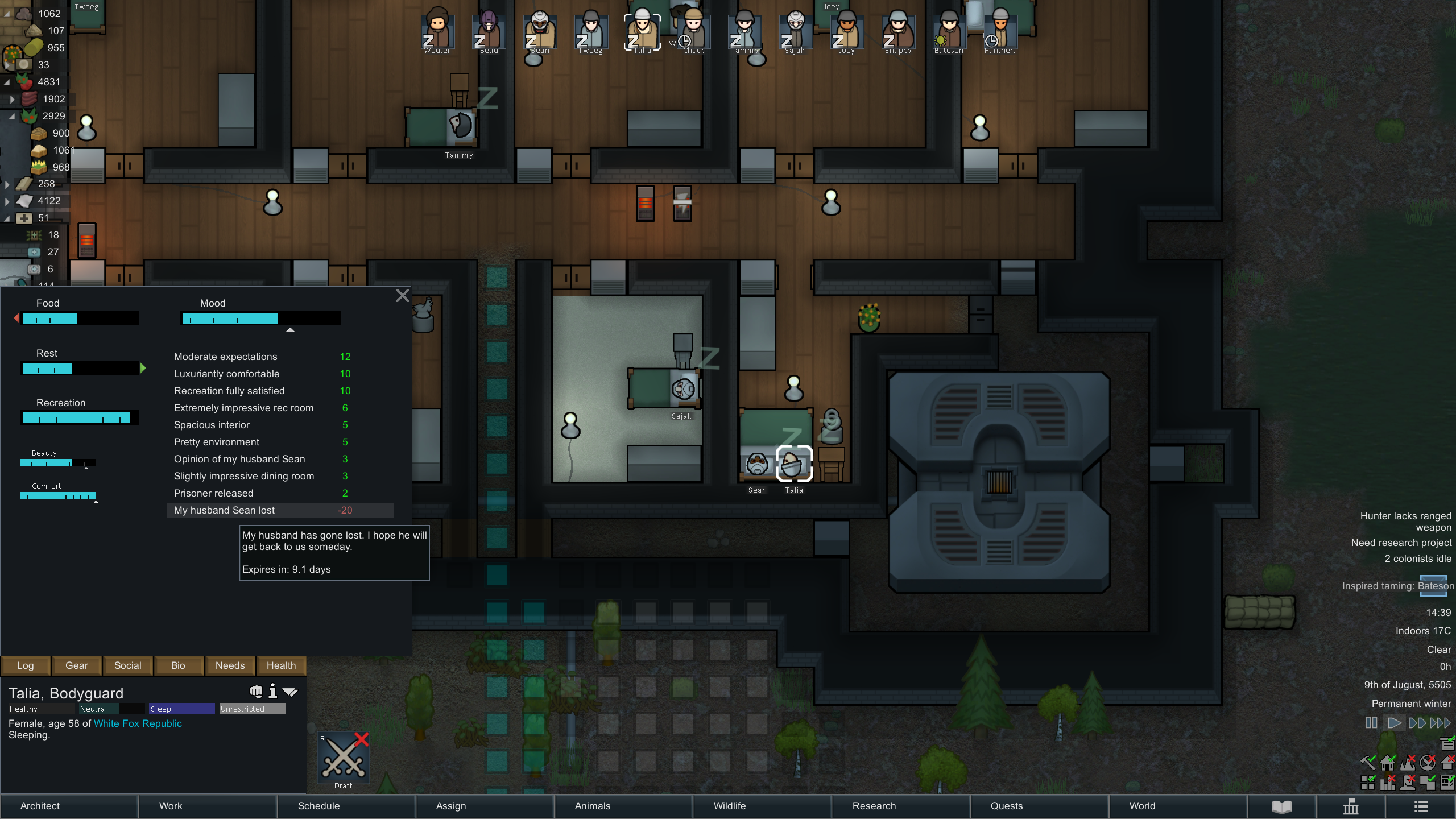Show the Schedule panel
1456x819 pixels.
click(x=318, y=806)
